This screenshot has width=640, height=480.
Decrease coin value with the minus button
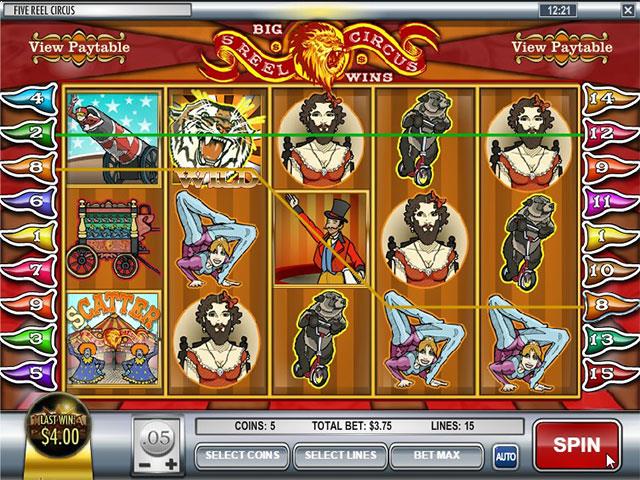pos(145,465)
